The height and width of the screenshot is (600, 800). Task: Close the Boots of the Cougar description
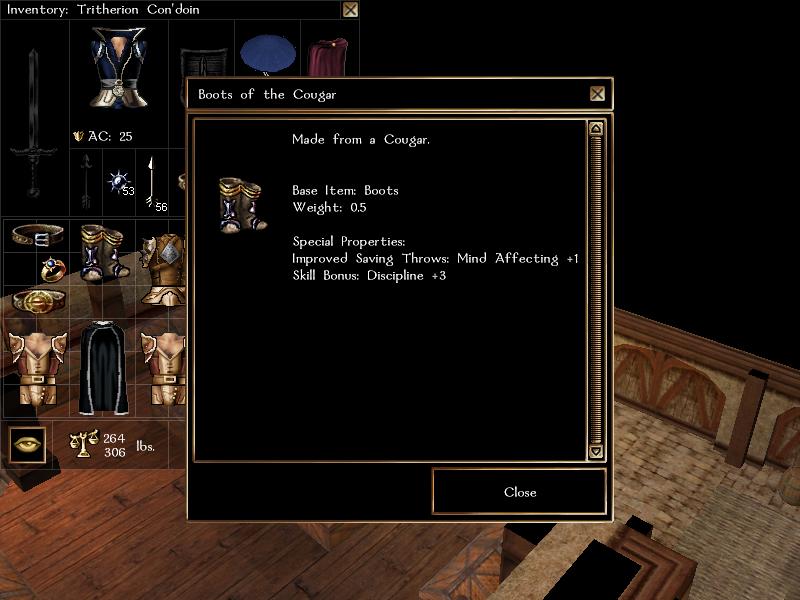click(x=519, y=492)
